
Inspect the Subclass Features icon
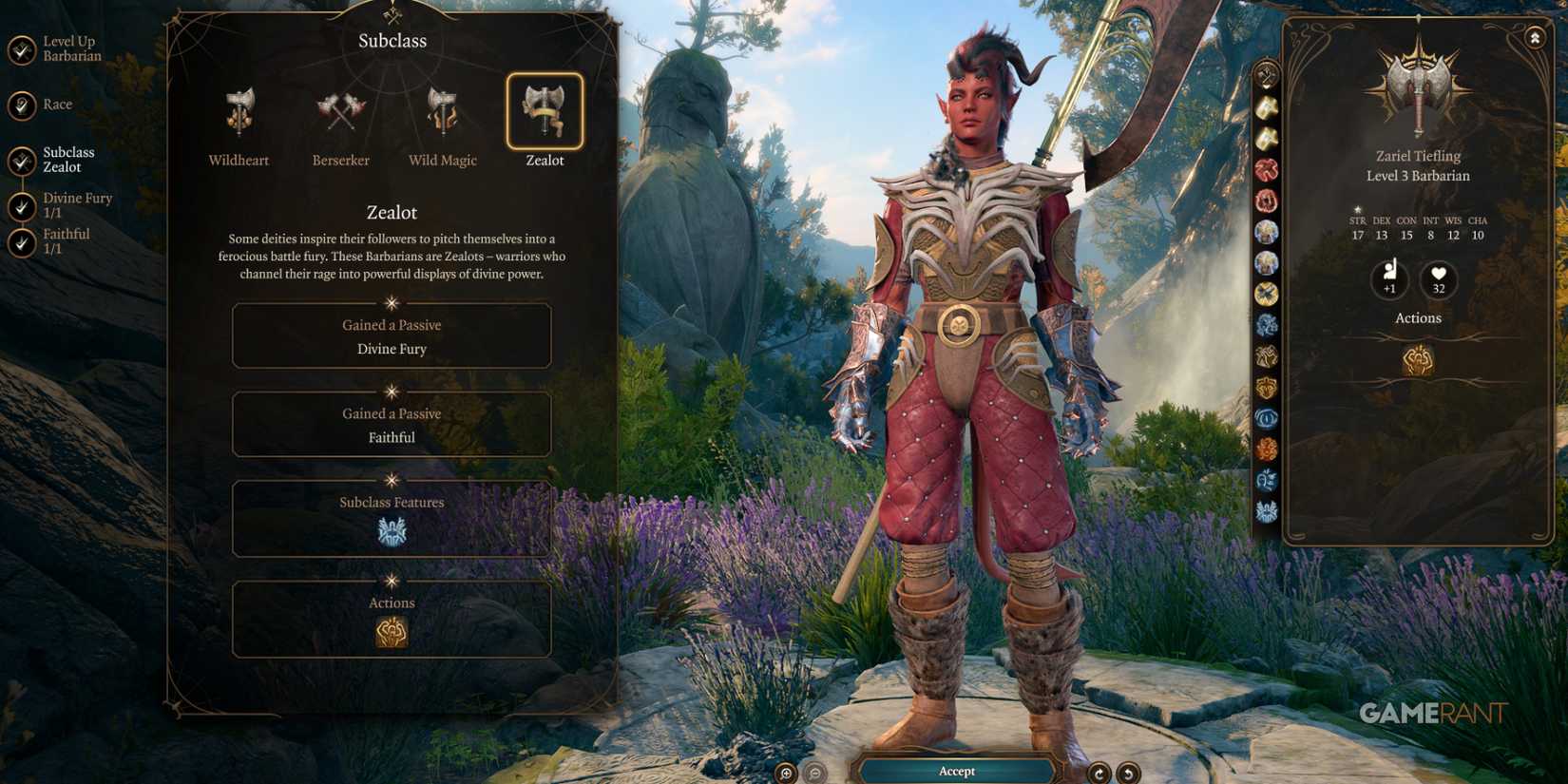392,531
